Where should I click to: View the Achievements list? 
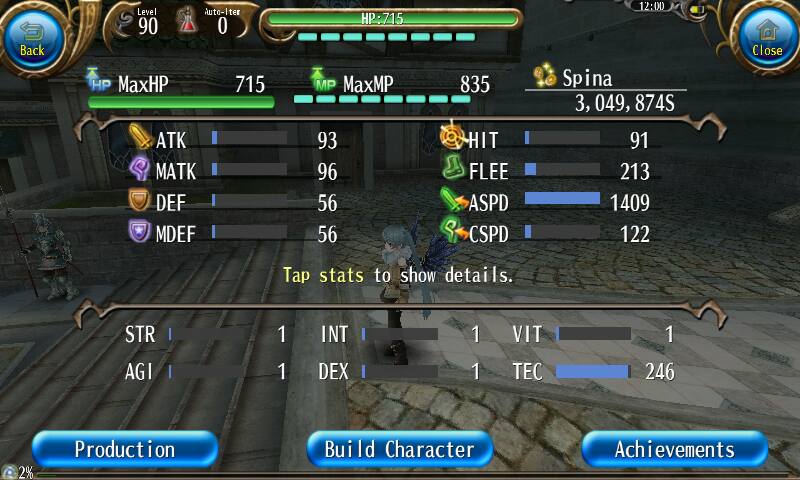point(674,449)
